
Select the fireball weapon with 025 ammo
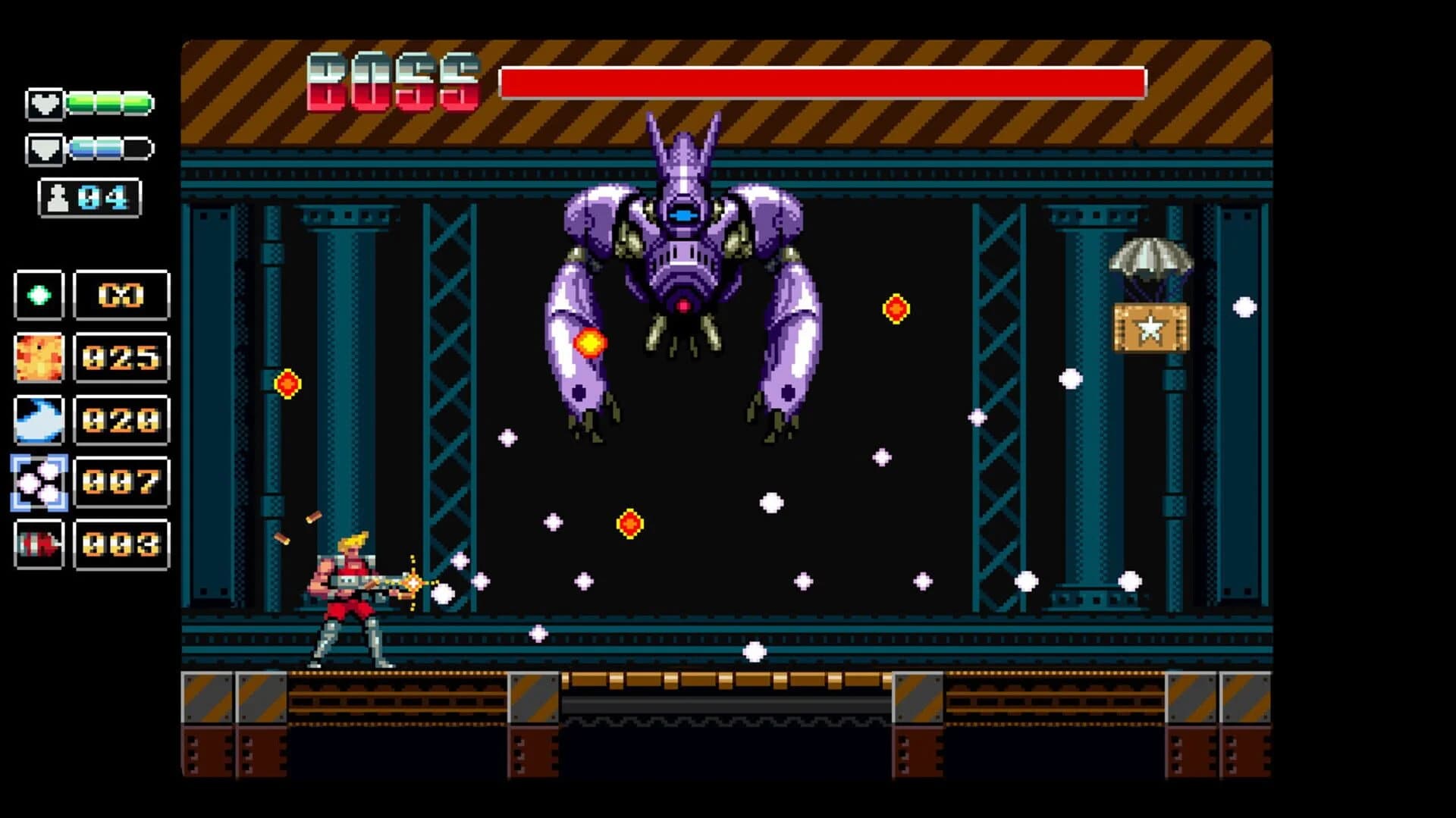(x=39, y=357)
